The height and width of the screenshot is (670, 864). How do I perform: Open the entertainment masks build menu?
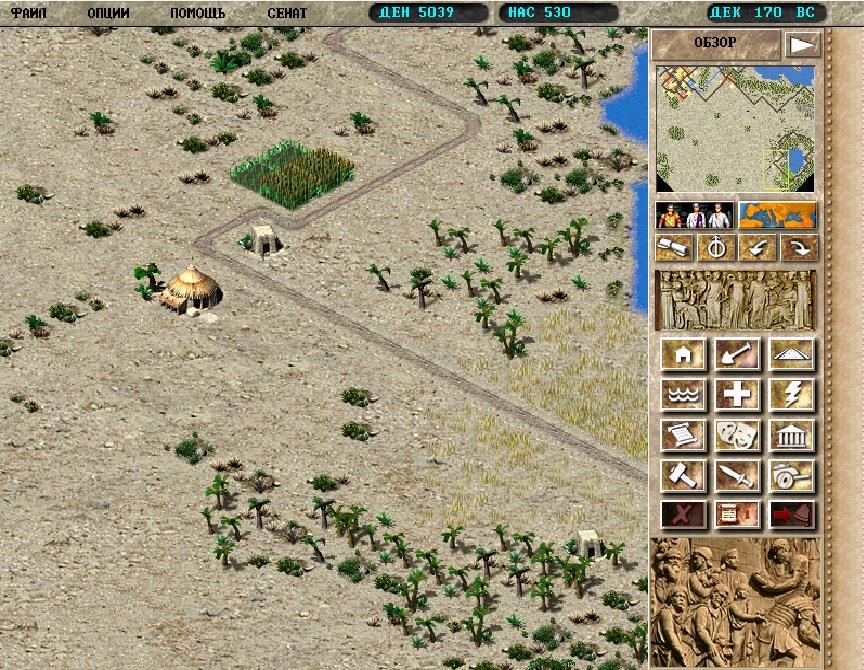point(738,436)
